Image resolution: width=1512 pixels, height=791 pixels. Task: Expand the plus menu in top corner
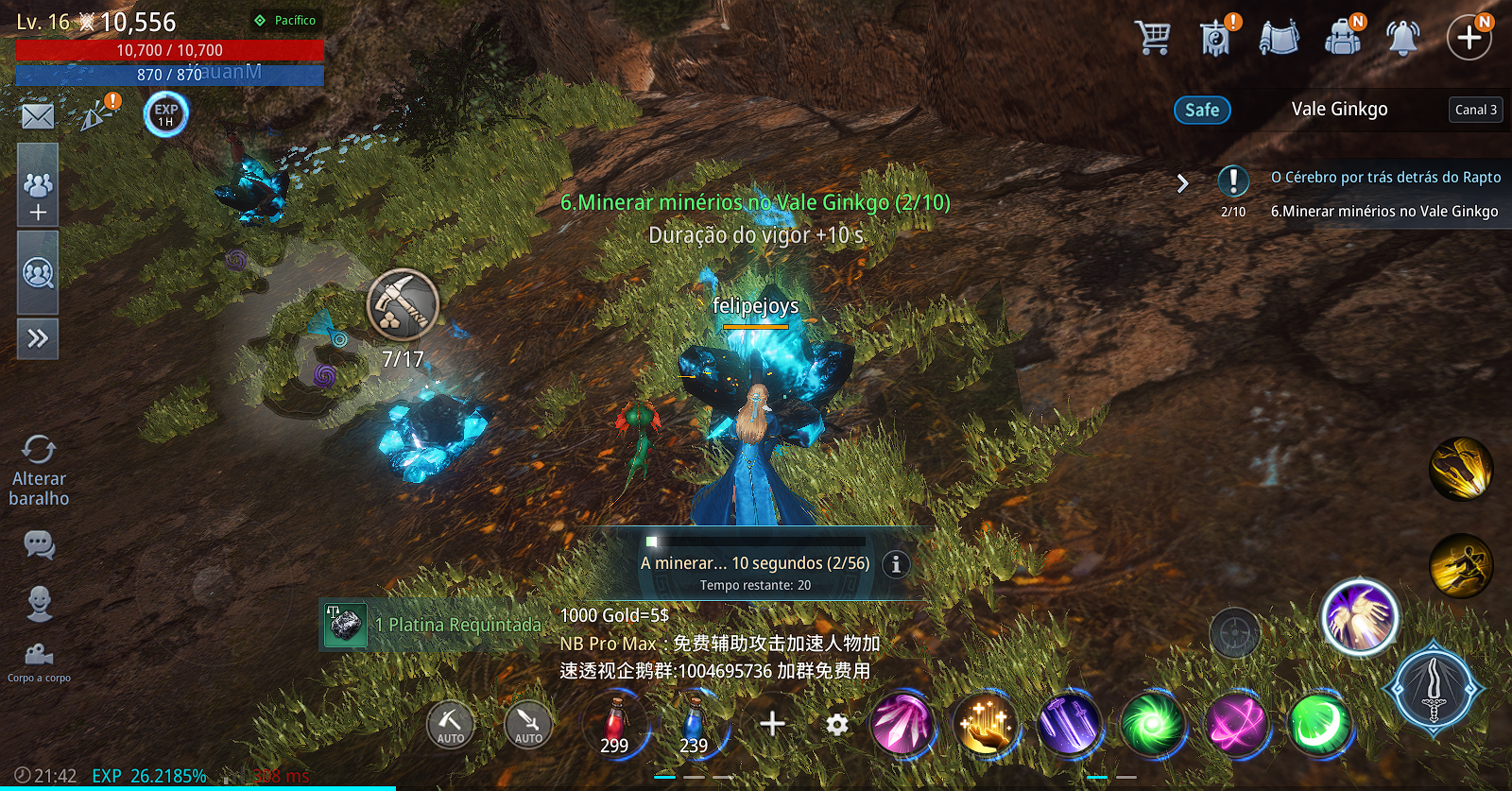click(x=1469, y=38)
